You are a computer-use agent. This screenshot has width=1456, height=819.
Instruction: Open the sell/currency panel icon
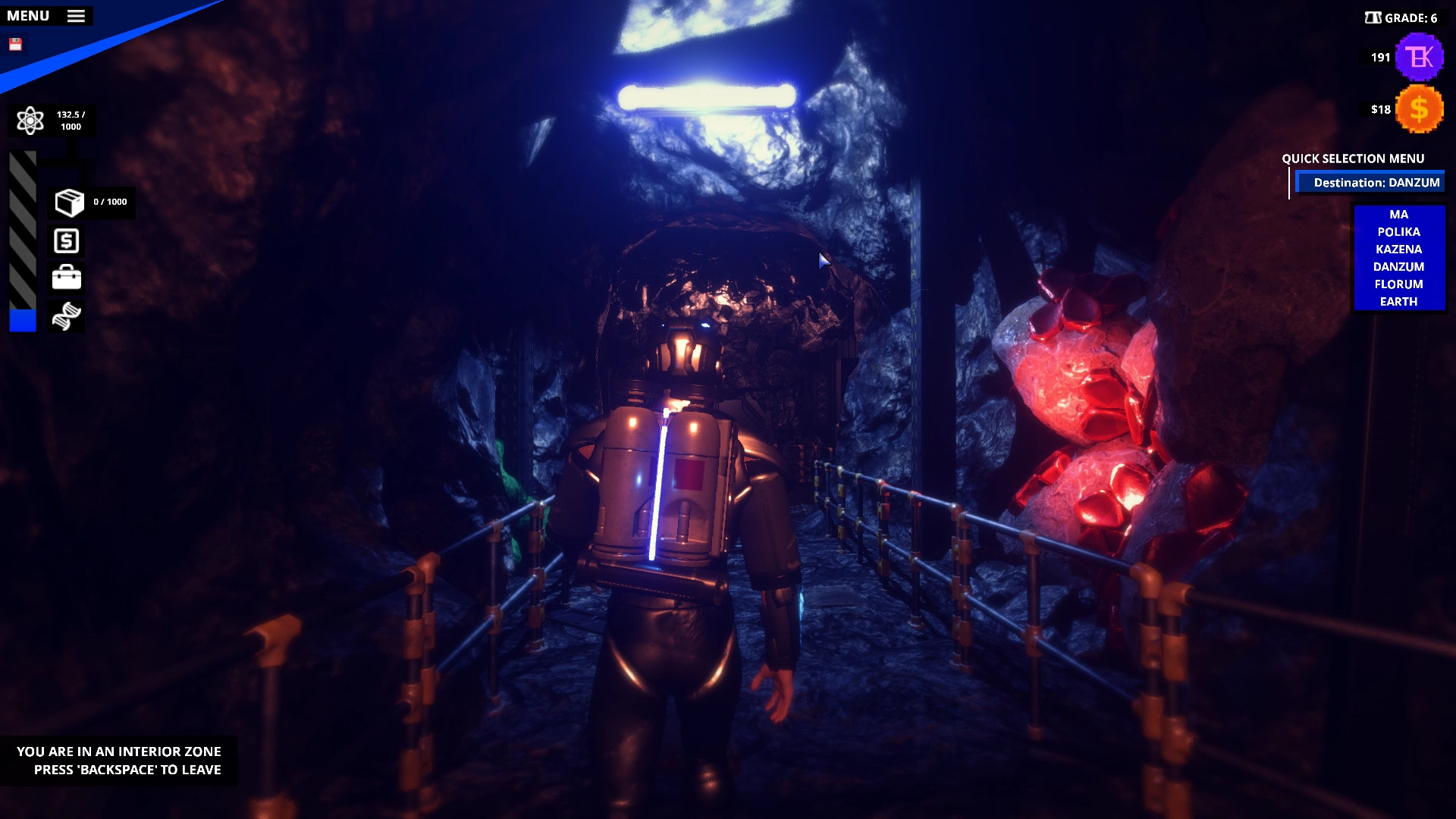click(x=67, y=241)
